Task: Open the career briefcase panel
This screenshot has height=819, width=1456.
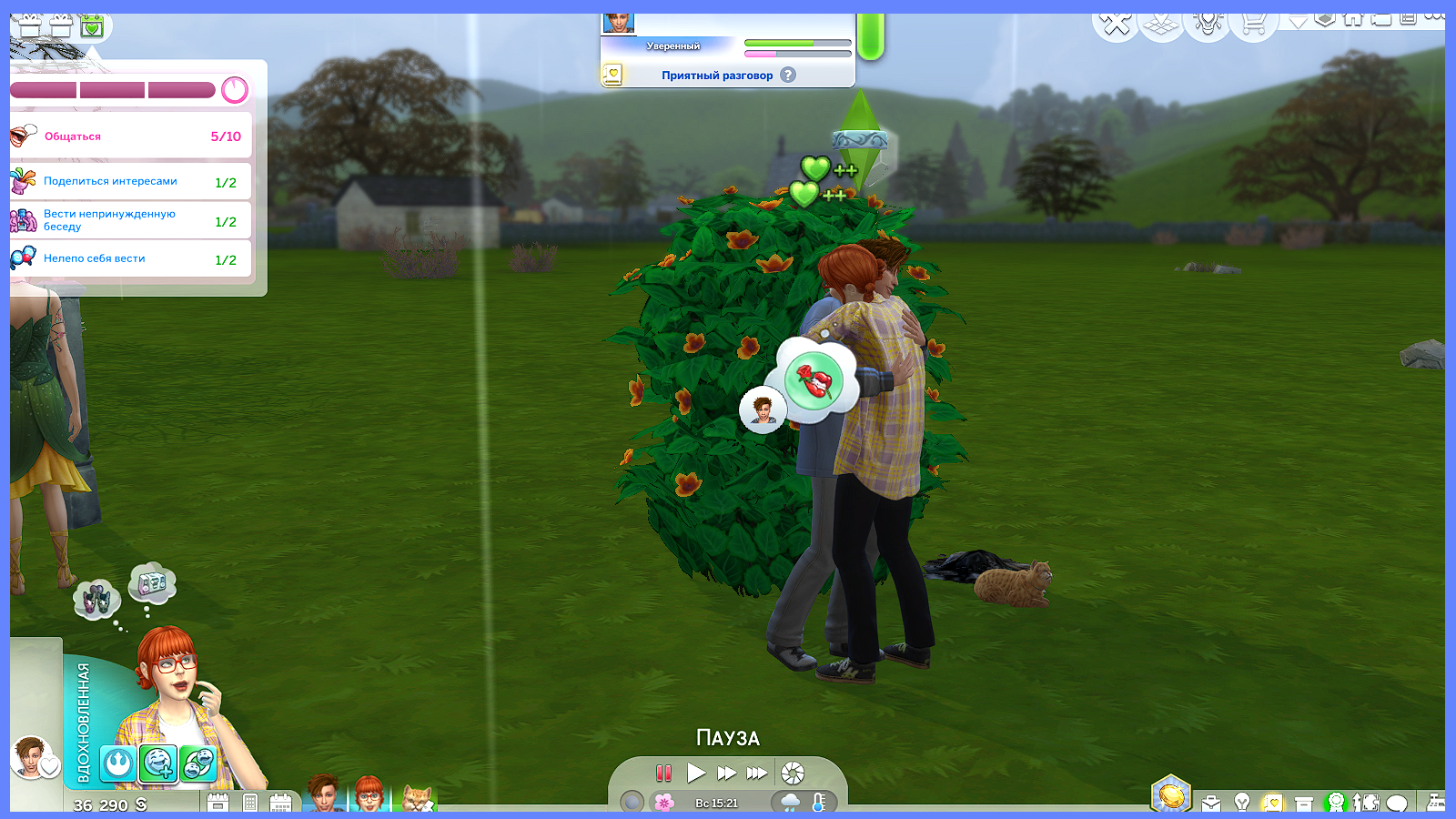Action: (x=1211, y=803)
